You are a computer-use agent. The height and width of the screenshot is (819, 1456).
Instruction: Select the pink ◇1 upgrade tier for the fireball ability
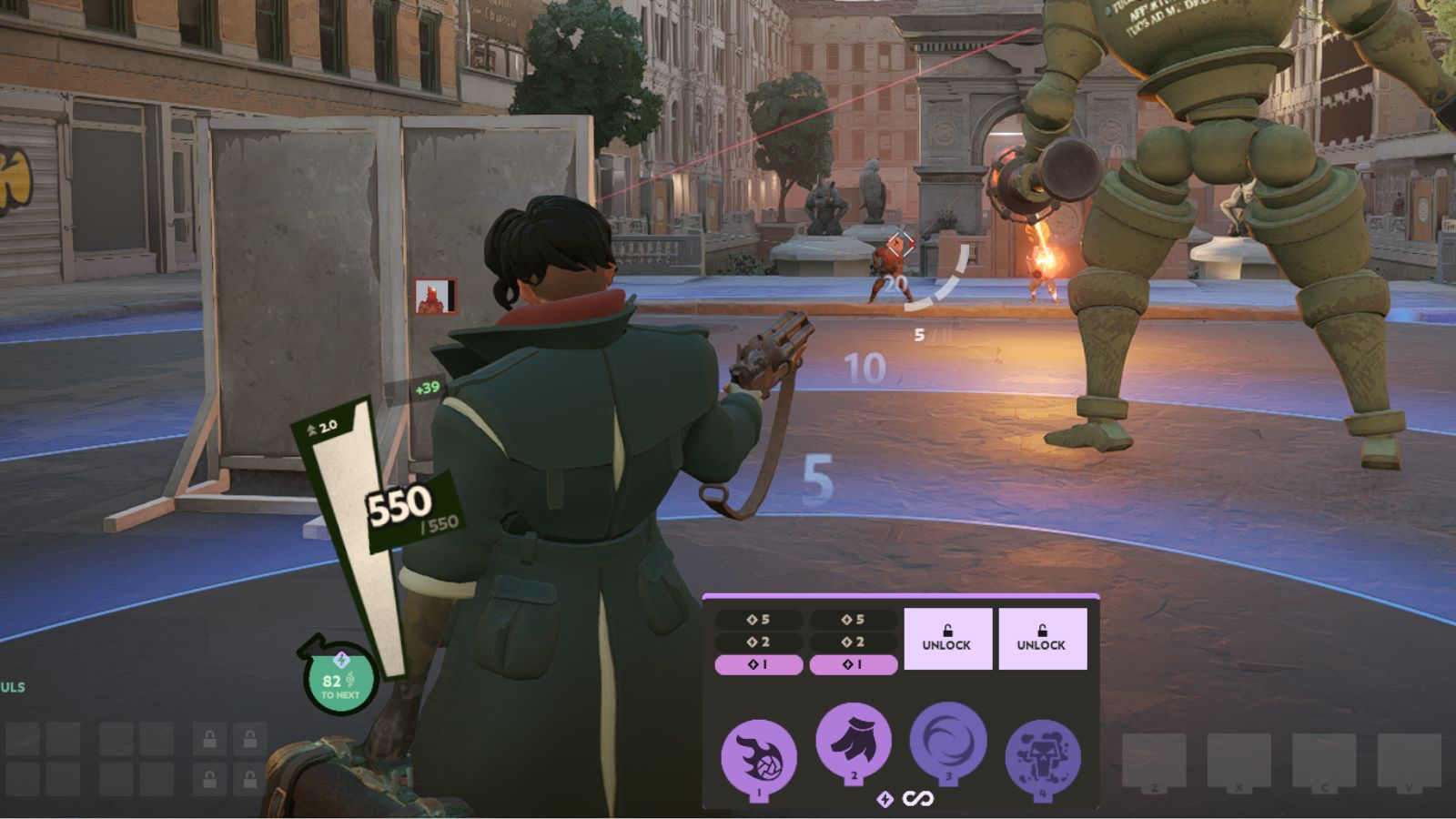(x=758, y=665)
